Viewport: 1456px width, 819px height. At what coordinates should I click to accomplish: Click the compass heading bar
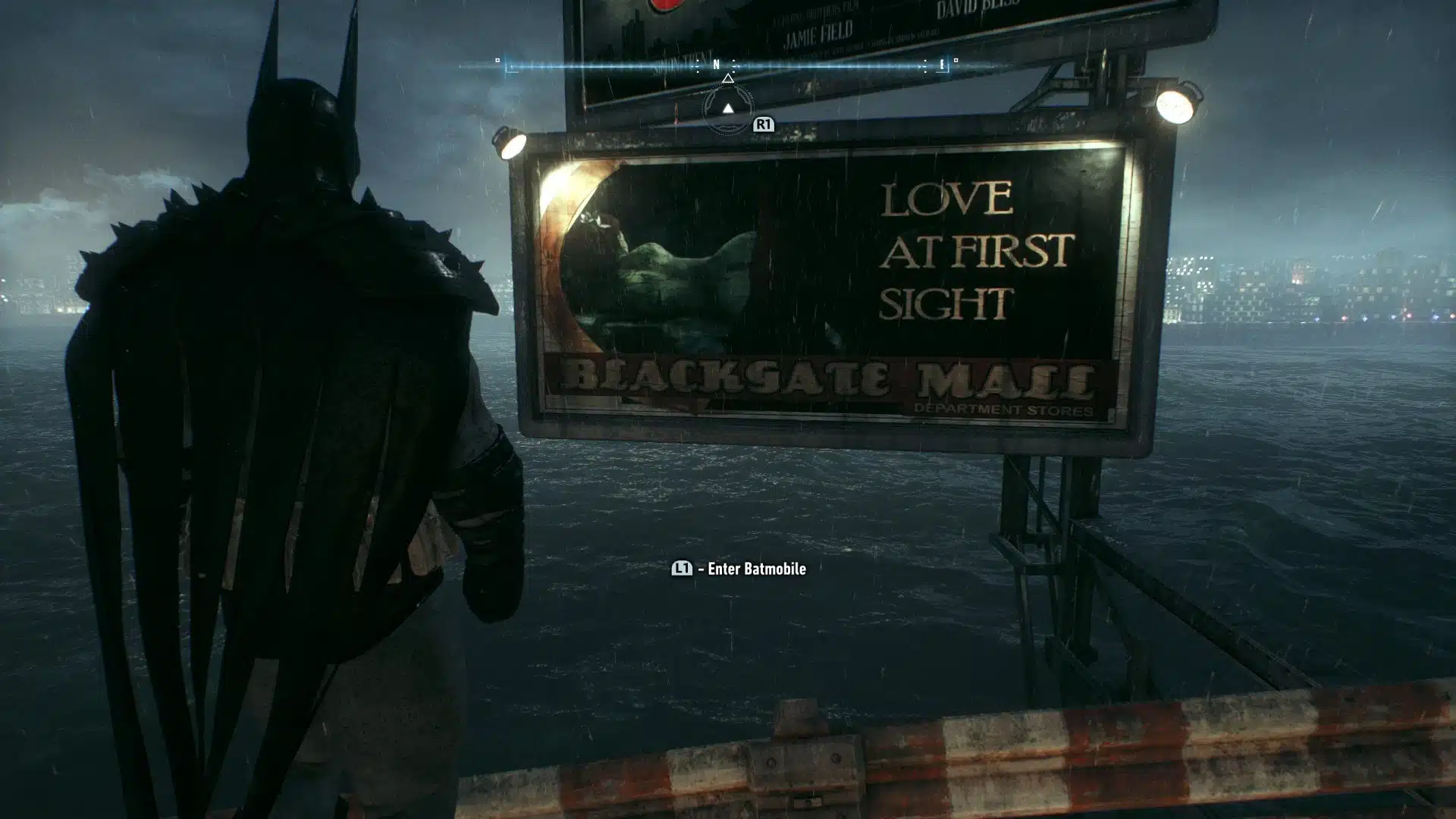point(726,66)
